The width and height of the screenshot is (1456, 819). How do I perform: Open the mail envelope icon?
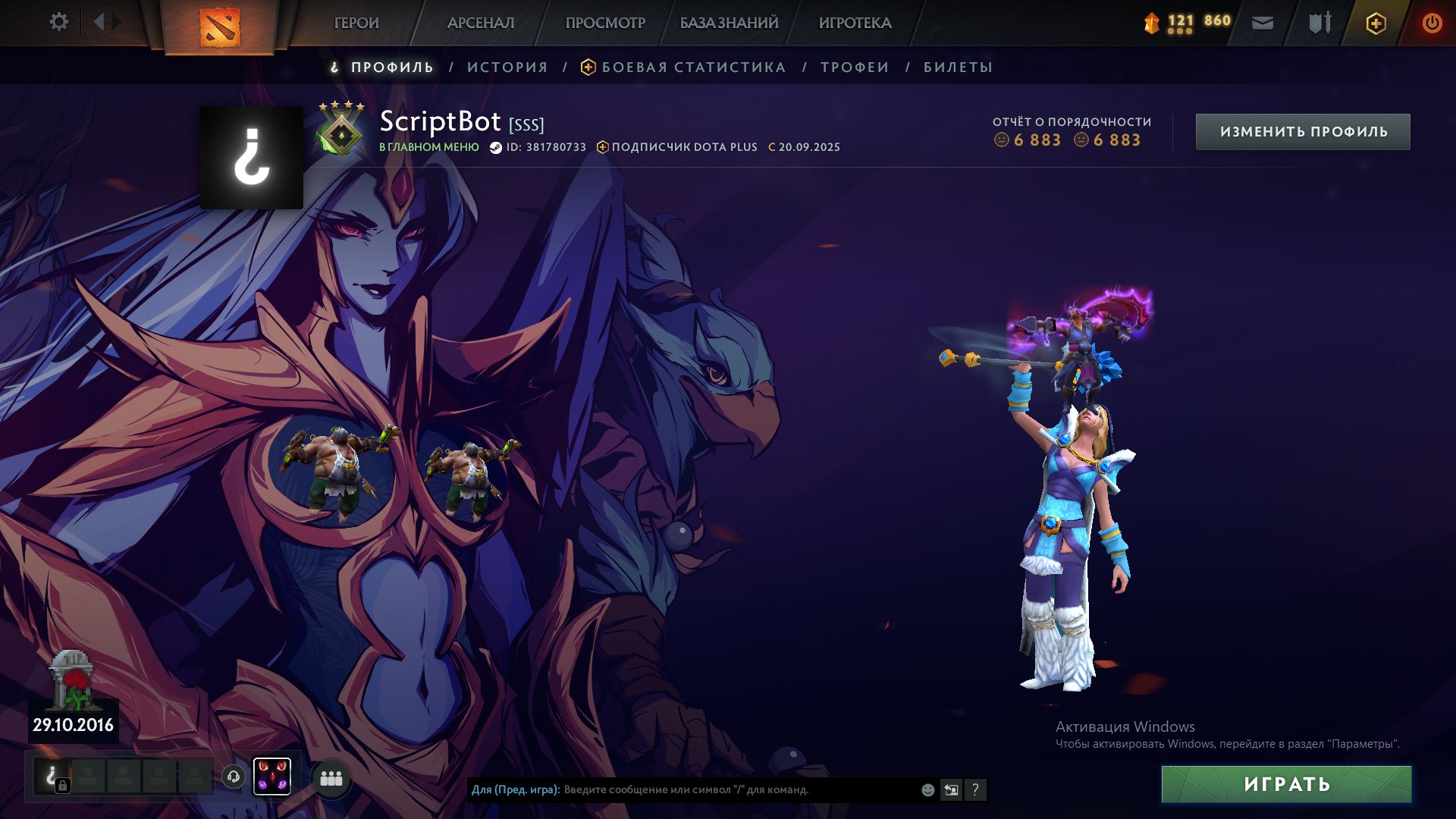1263,24
